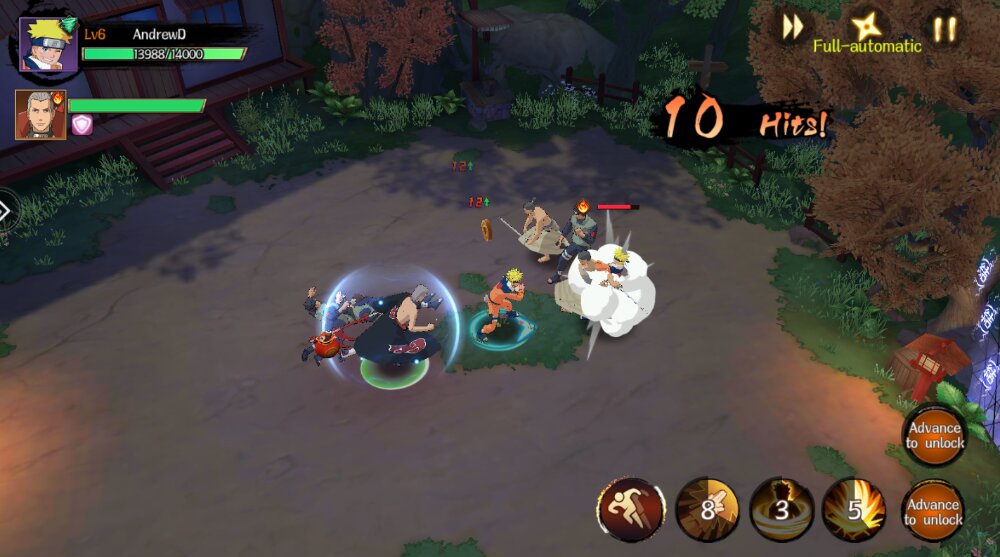Trigger the fire burst skill showing cooldown 5
1000x557 pixels.
point(854,510)
